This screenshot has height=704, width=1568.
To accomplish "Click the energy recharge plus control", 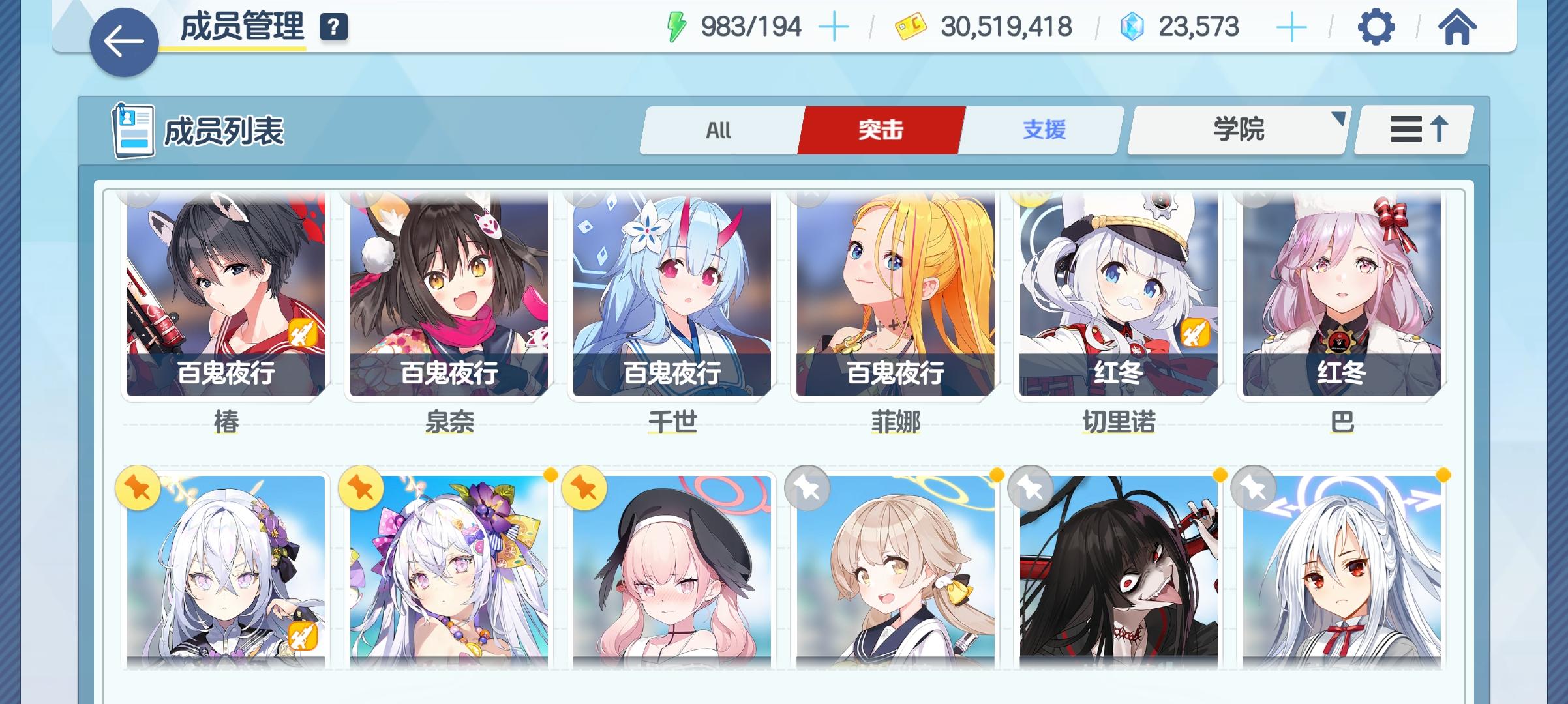I will 833,27.
